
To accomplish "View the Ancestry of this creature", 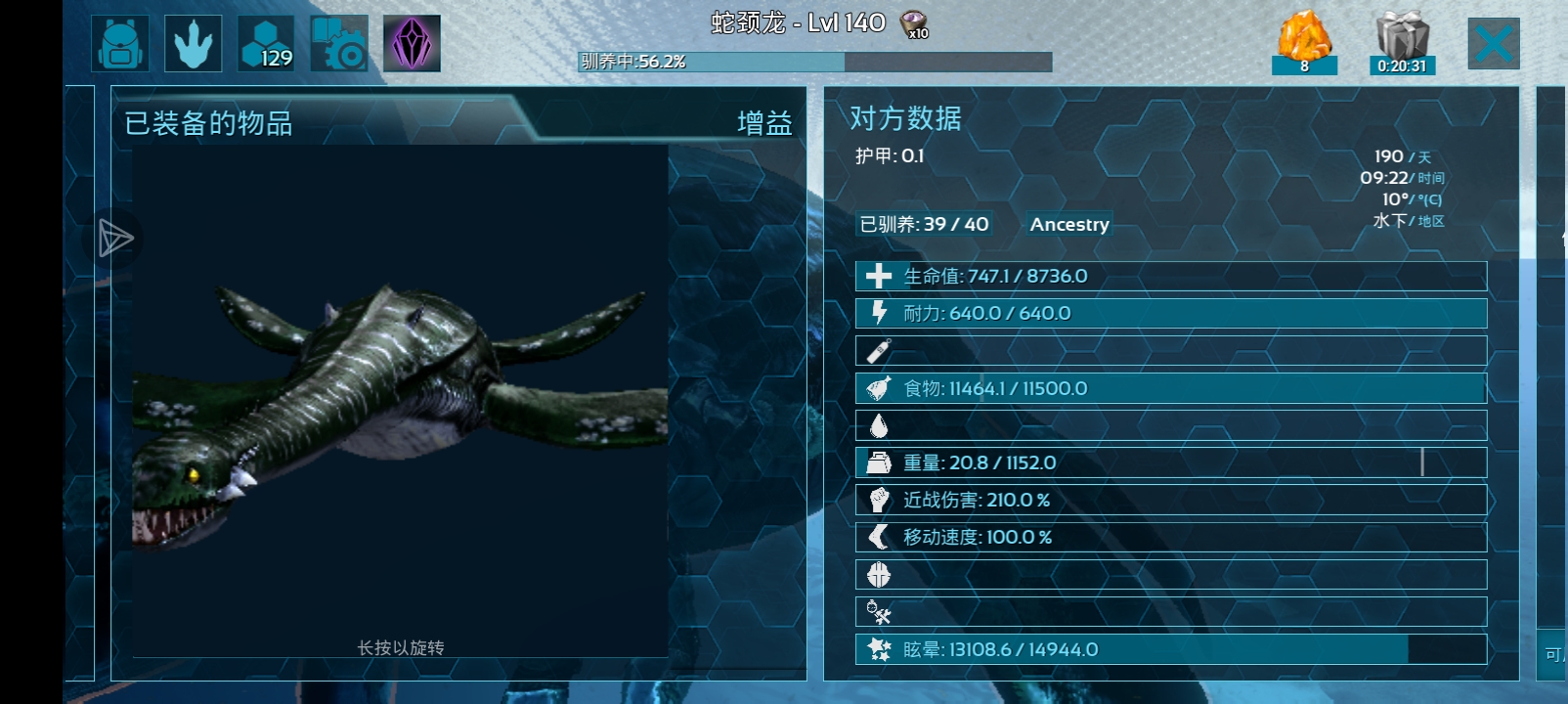I will [1069, 224].
